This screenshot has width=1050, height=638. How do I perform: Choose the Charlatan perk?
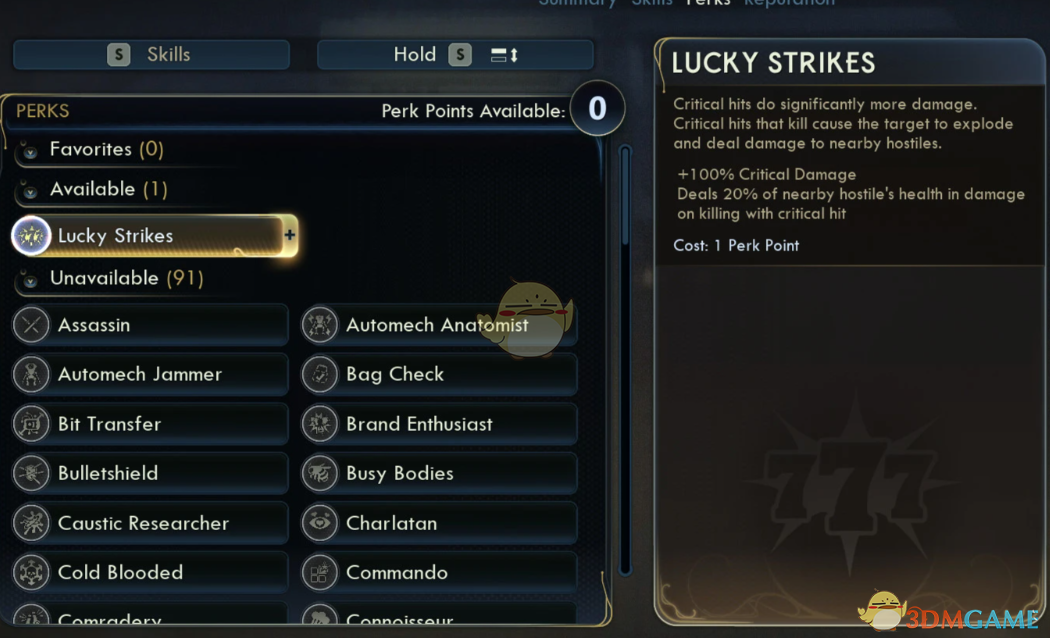[x=439, y=523]
